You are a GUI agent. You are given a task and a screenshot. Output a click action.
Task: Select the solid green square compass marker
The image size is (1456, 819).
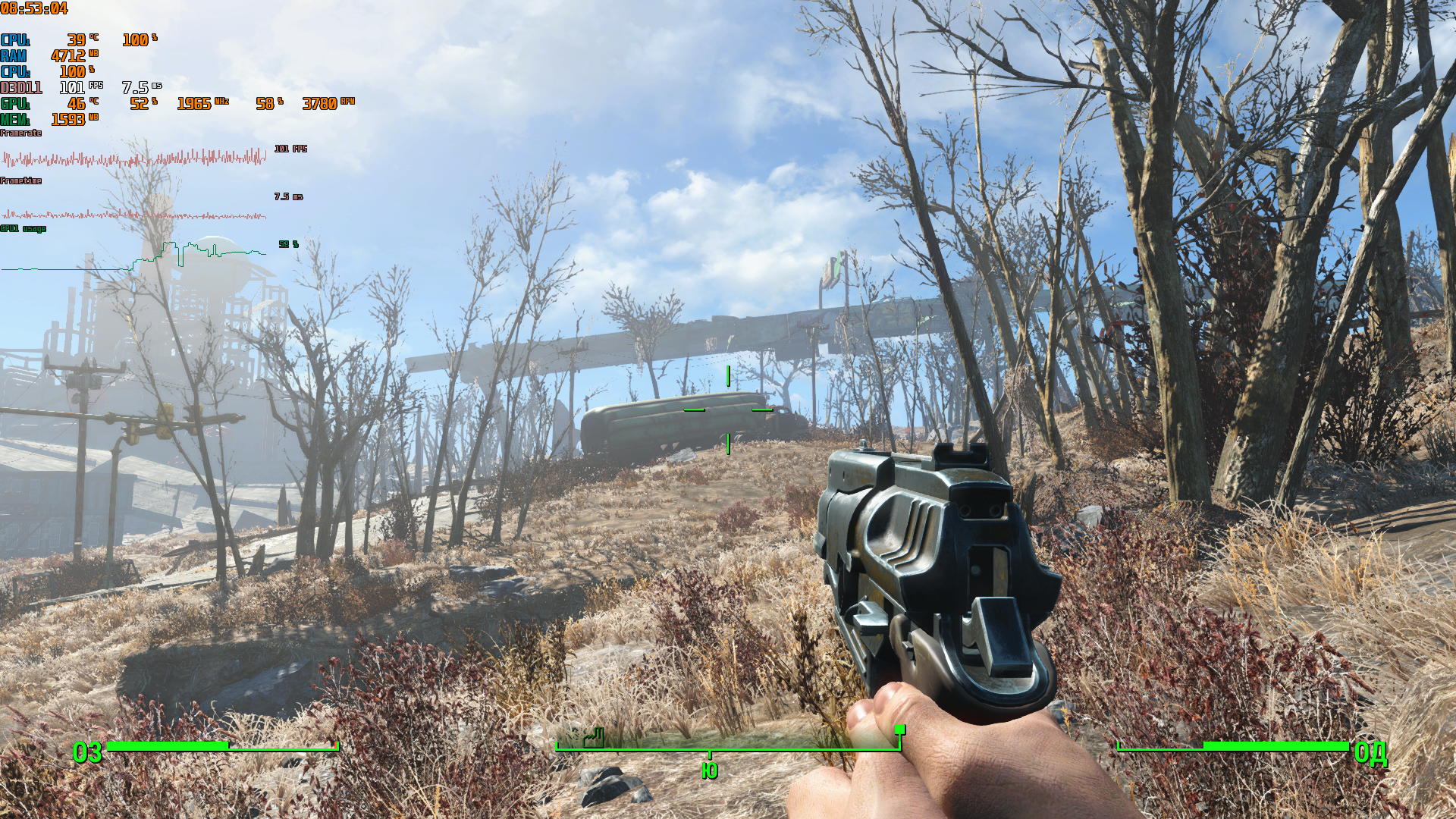(x=899, y=730)
